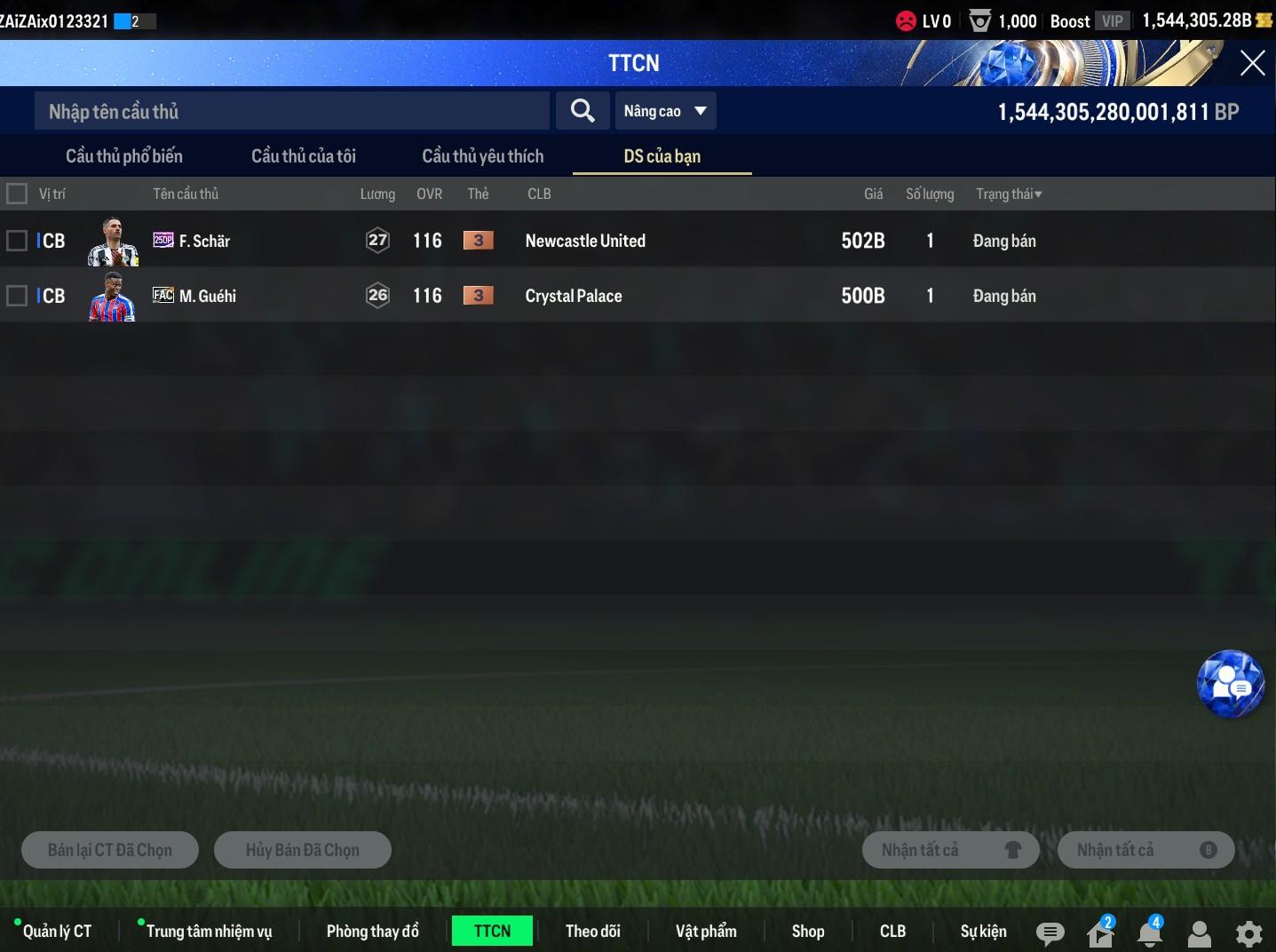
Task: Show notifications via the bell icon
Action: [1149, 933]
